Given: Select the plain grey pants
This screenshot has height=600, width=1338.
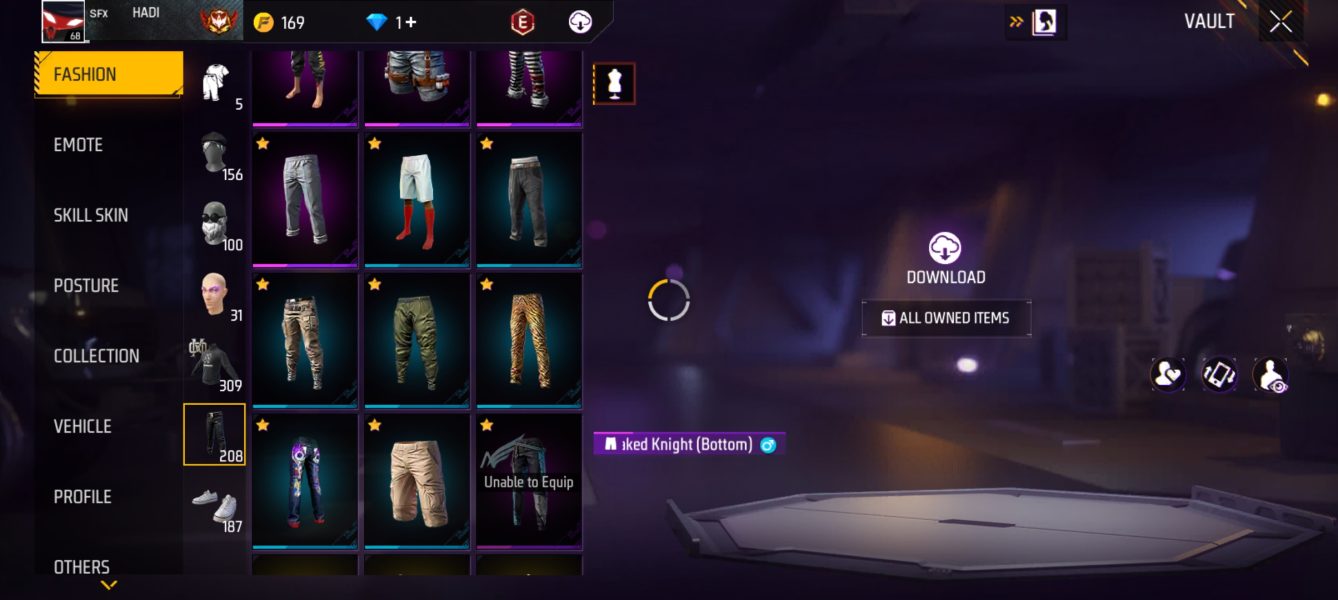Looking at the screenshot, I should tap(305, 200).
